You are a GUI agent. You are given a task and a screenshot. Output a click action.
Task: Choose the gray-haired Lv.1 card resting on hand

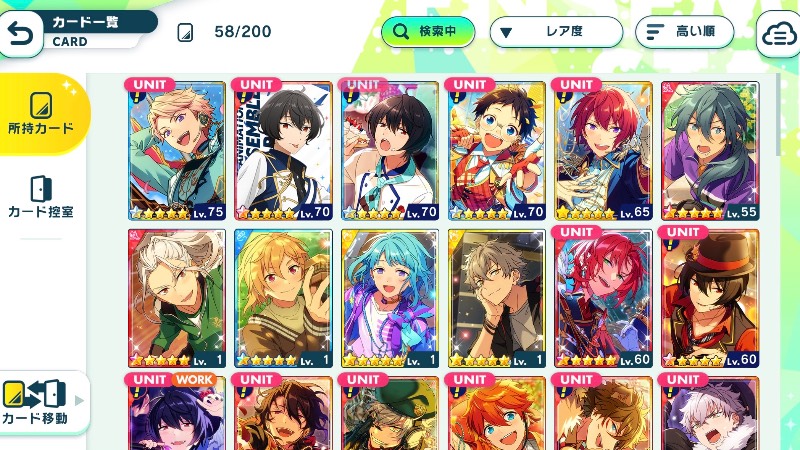point(496,297)
